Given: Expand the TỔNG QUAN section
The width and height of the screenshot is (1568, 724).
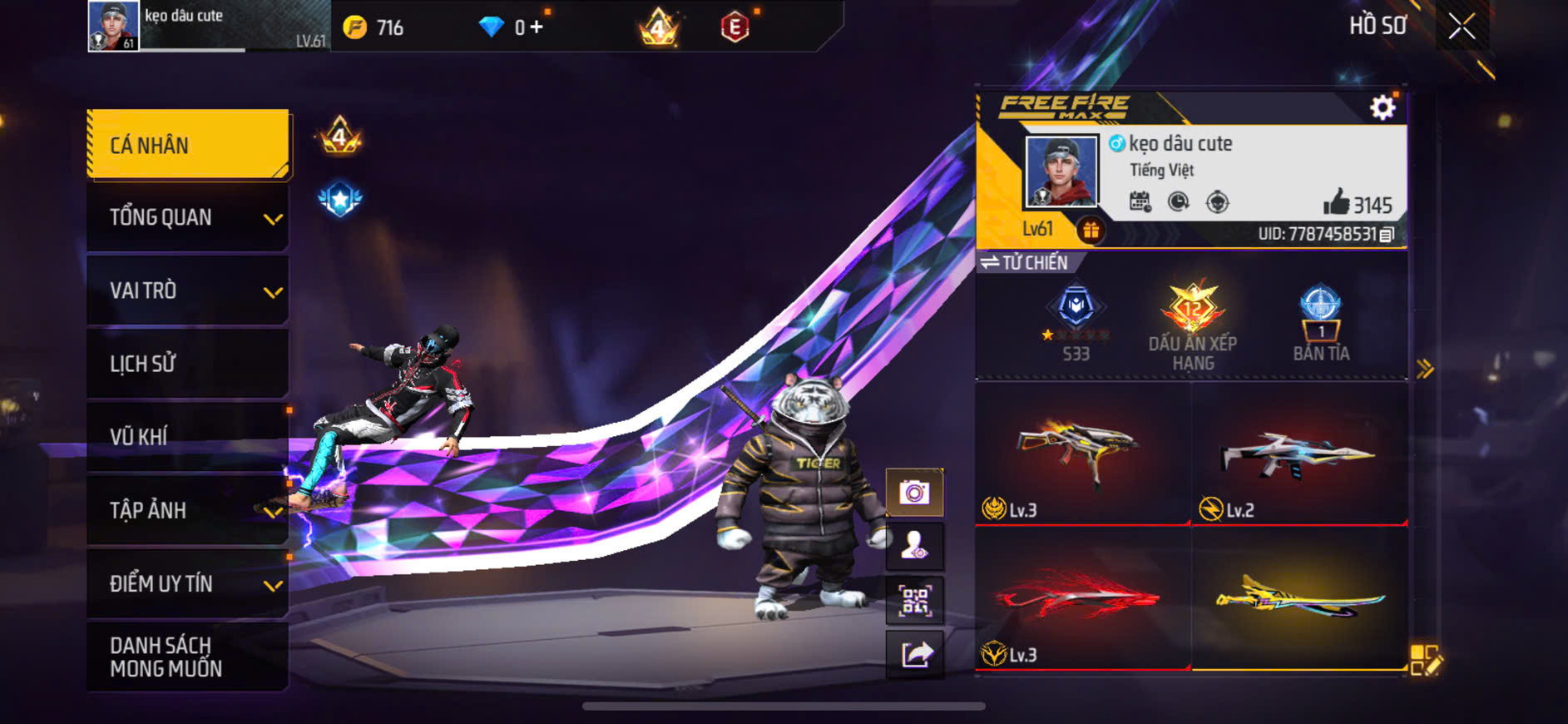Looking at the screenshot, I should [x=188, y=218].
